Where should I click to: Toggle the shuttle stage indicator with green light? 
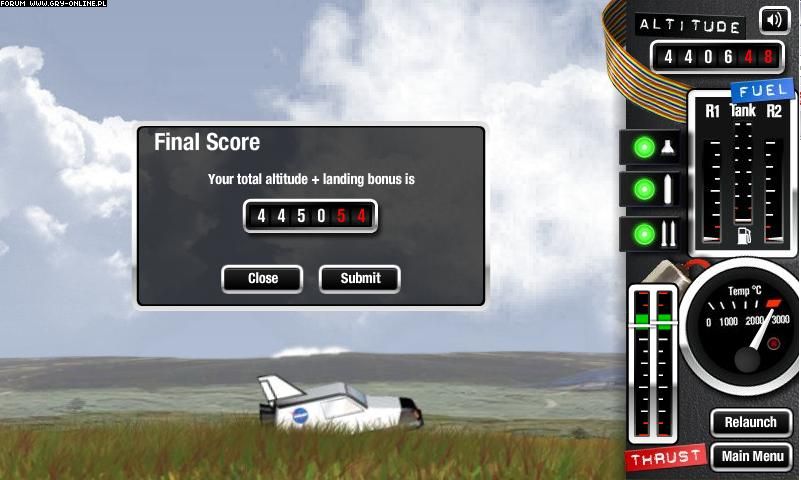pos(652,147)
